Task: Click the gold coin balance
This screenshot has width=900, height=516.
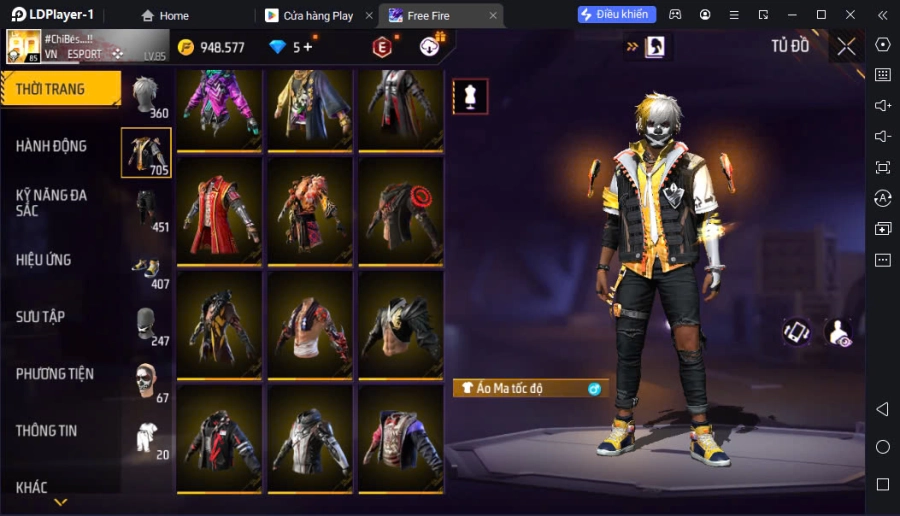Action: (211, 47)
